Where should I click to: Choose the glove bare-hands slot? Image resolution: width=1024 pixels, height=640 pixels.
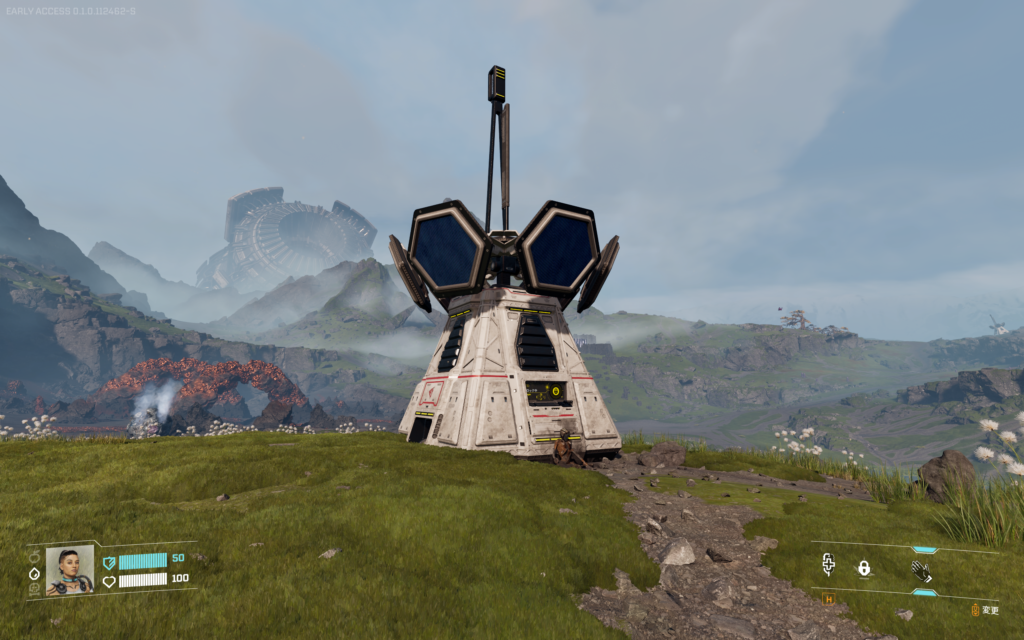tap(921, 571)
